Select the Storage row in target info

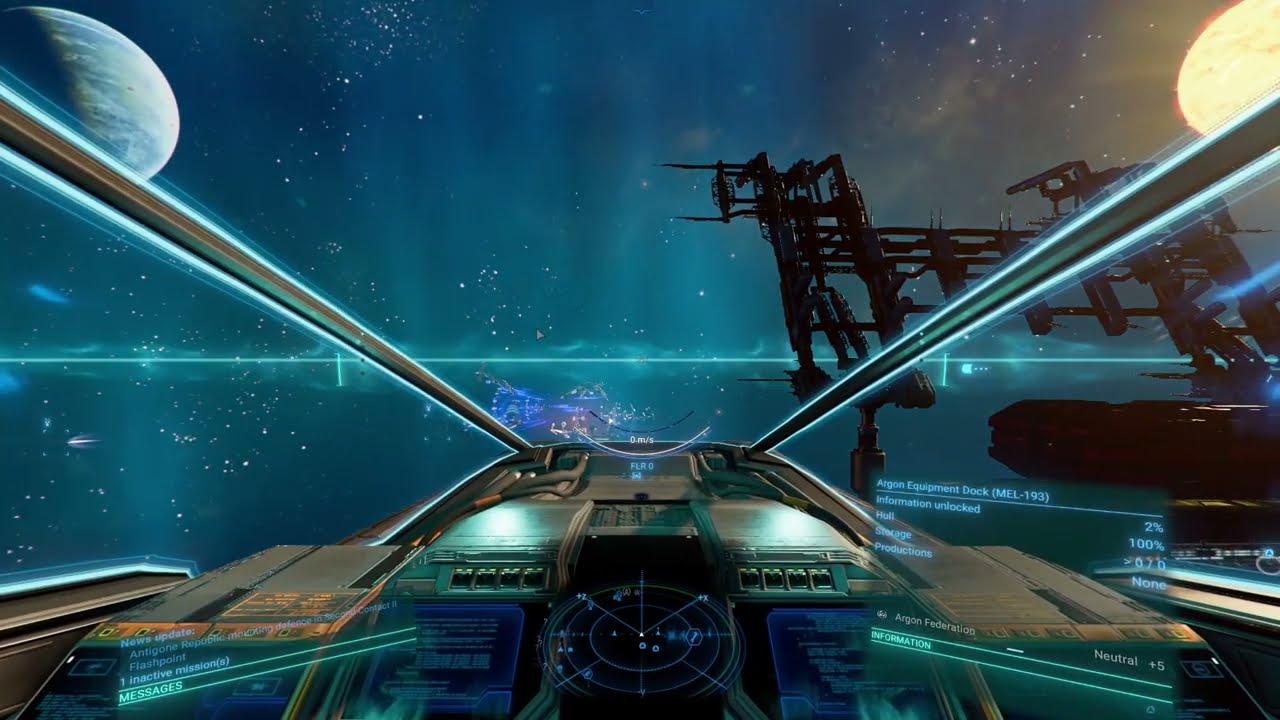click(893, 533)
